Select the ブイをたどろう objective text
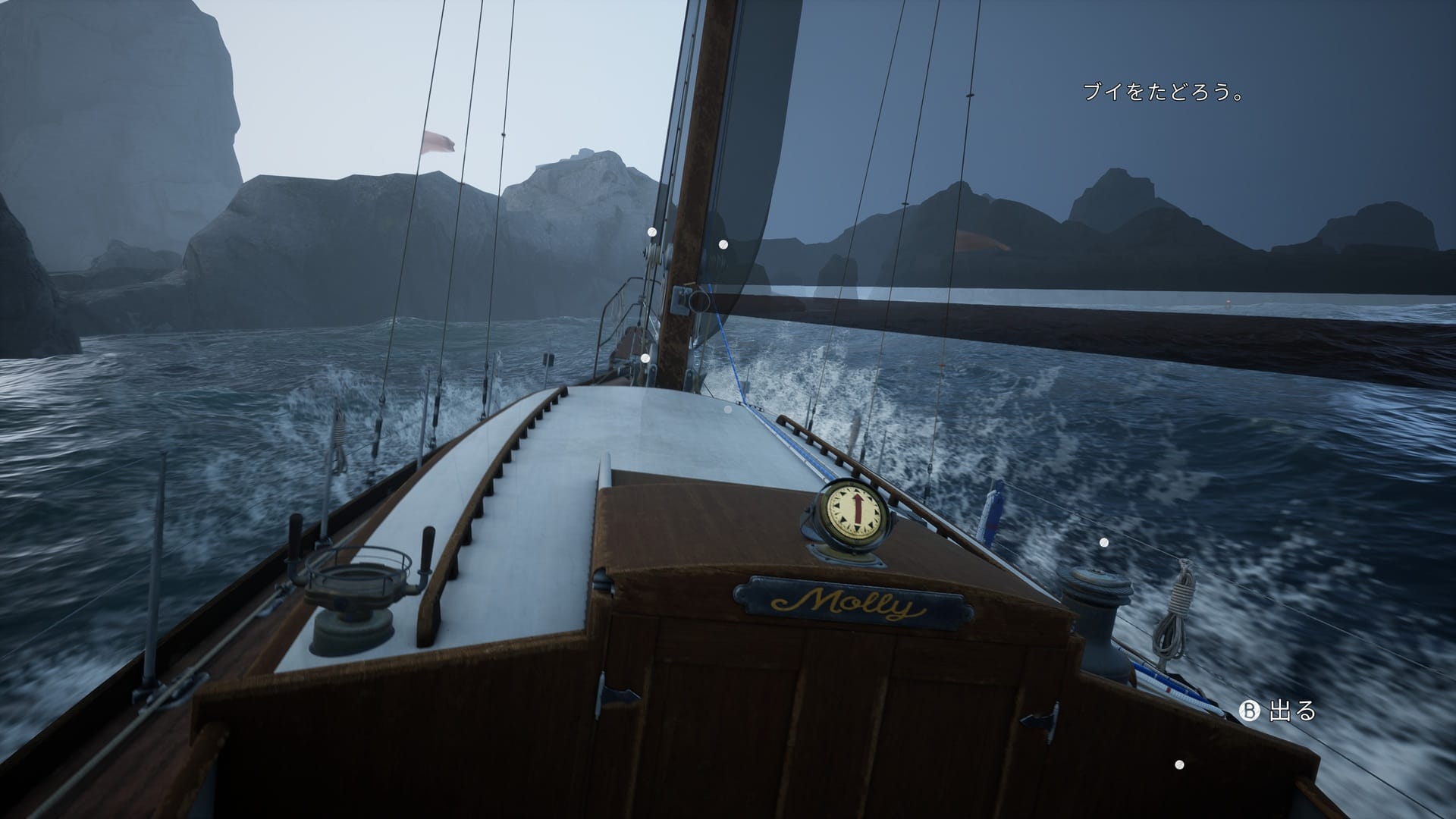This screenshot has width=1456, height=819. point(1163,94)
